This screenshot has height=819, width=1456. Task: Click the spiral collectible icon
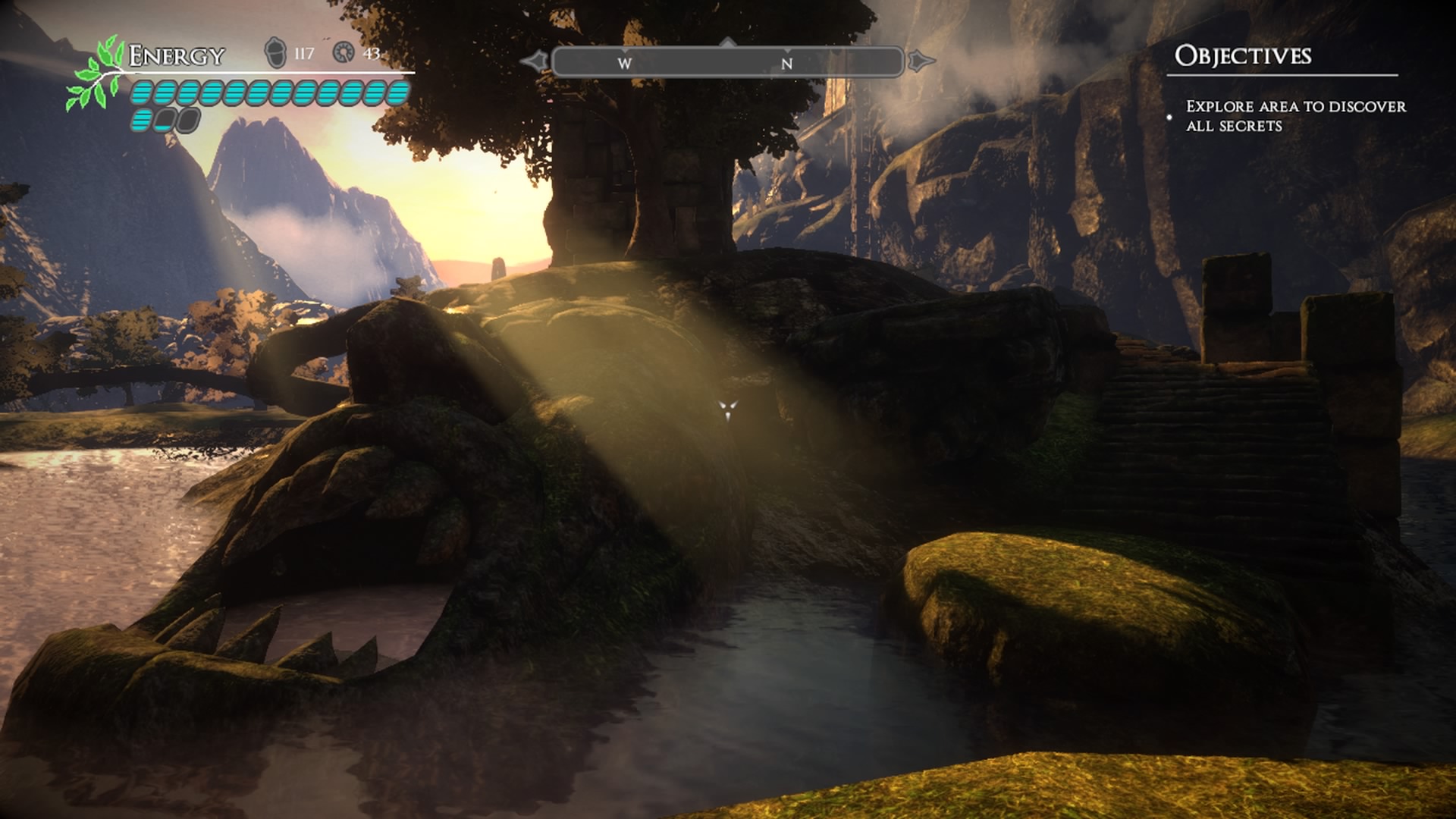(344, 52)
